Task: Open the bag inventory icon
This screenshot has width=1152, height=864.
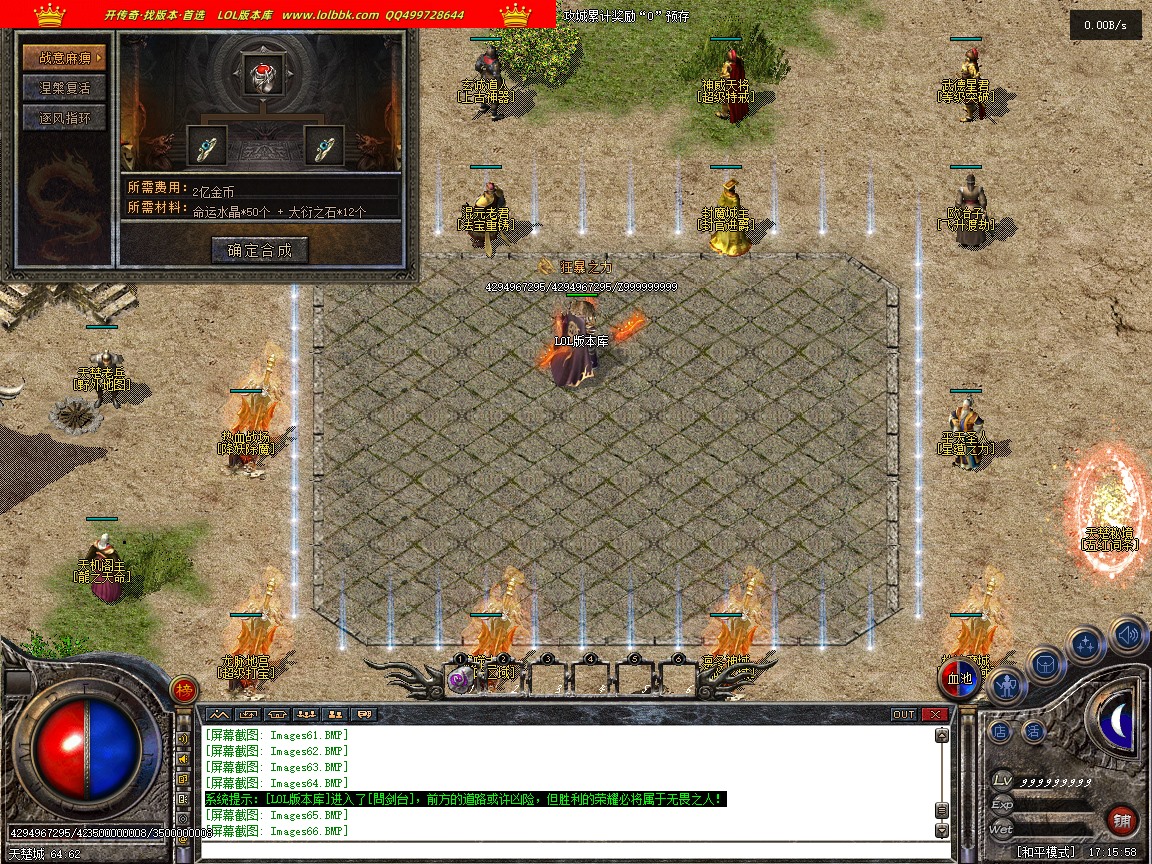Action: coord(1046,665)
